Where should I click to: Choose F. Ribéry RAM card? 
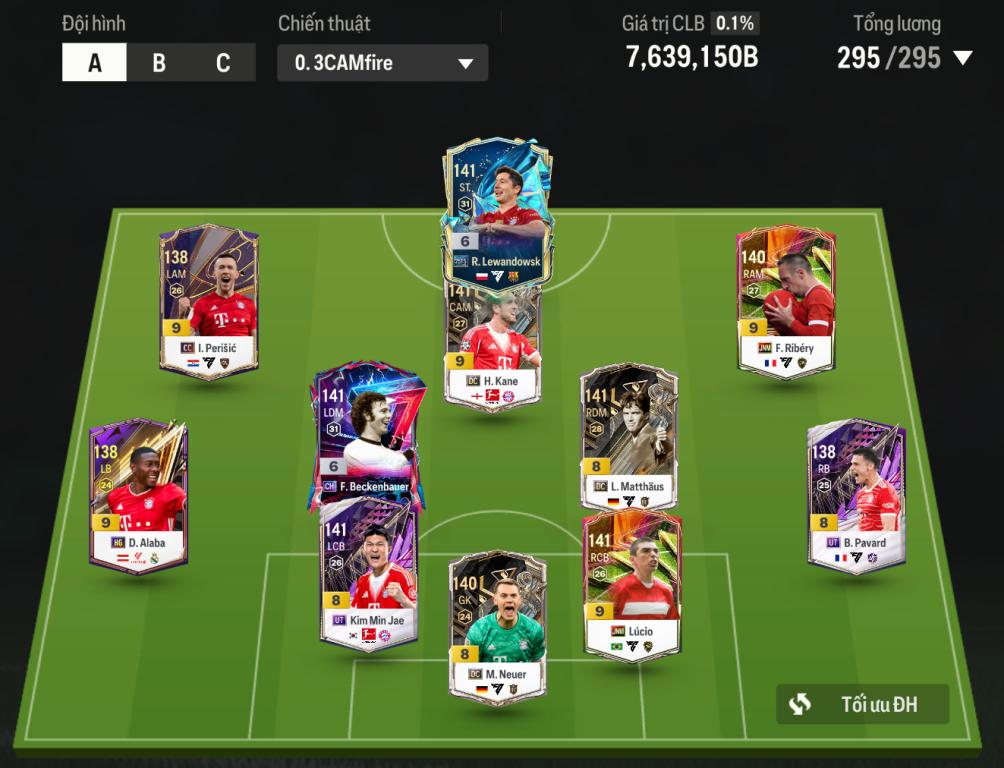(x=785, y=300)
